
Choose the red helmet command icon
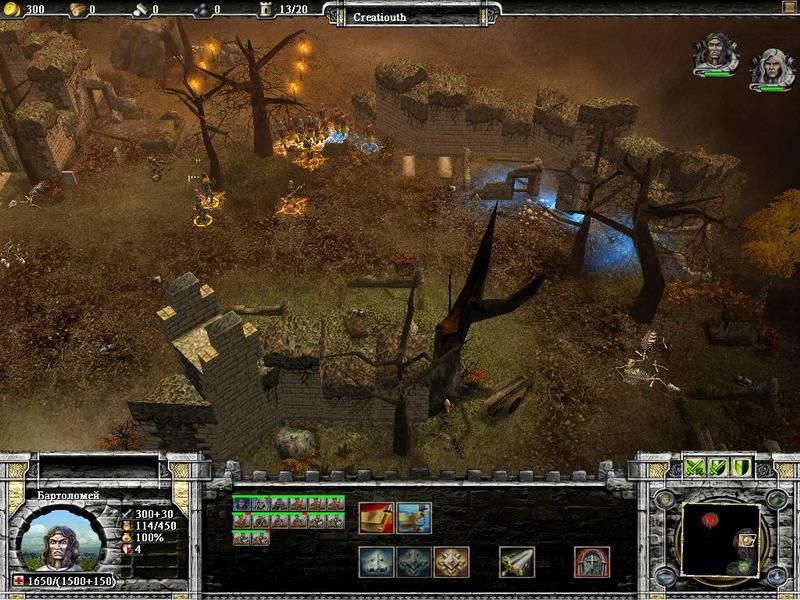click(593, 562)
